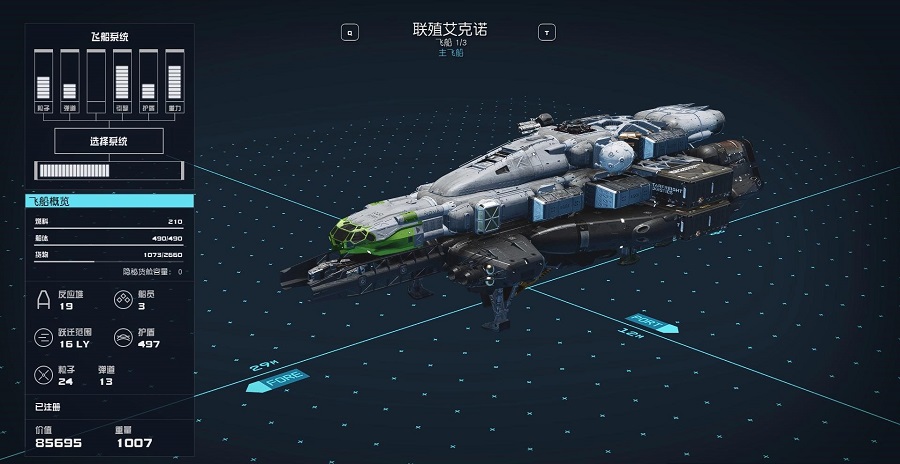Click the 选择系统 select system box
This screenshot has height=464, width=900.
pyautogui.click(x=108, y=141)
